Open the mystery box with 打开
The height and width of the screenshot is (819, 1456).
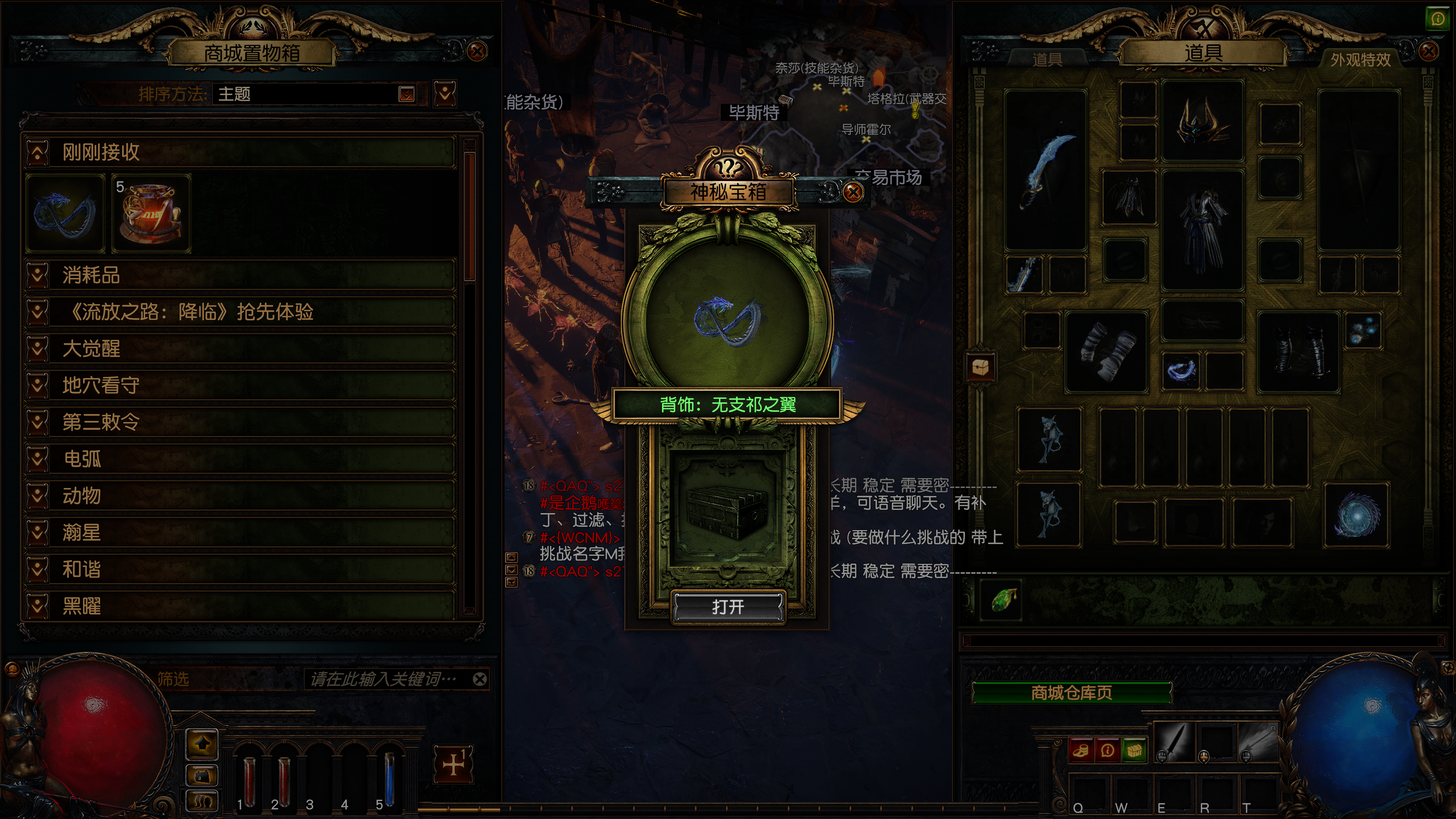pyautogui.click(x=728, y=607)
